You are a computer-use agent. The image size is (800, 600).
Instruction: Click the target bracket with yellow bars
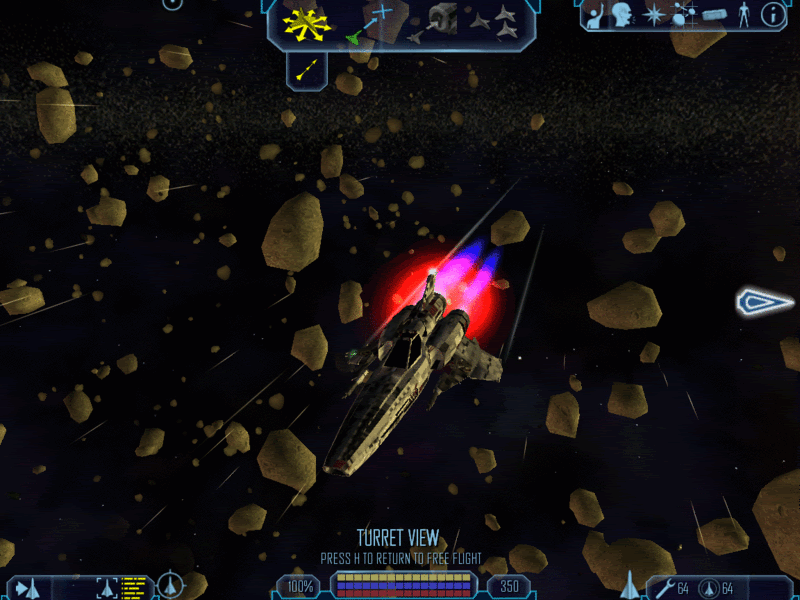pyautogui.click(x=118, y=587)
